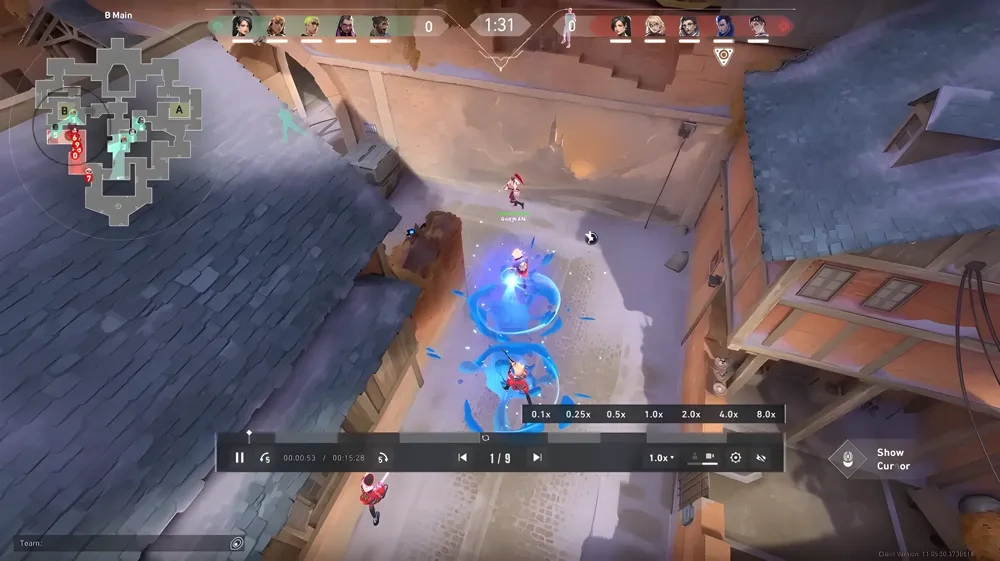Open replay settings gear
The image size is (1000, 561).
point(736,458)
